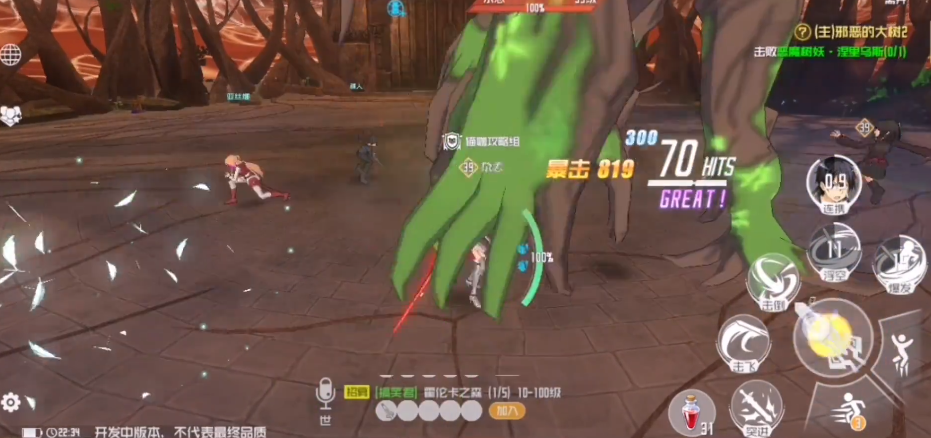Viewport: 931px width, 438px height.
Task: Open the 那恶的大树2 quest tracker
Action: pyautogui.click(x=850, y=32)
